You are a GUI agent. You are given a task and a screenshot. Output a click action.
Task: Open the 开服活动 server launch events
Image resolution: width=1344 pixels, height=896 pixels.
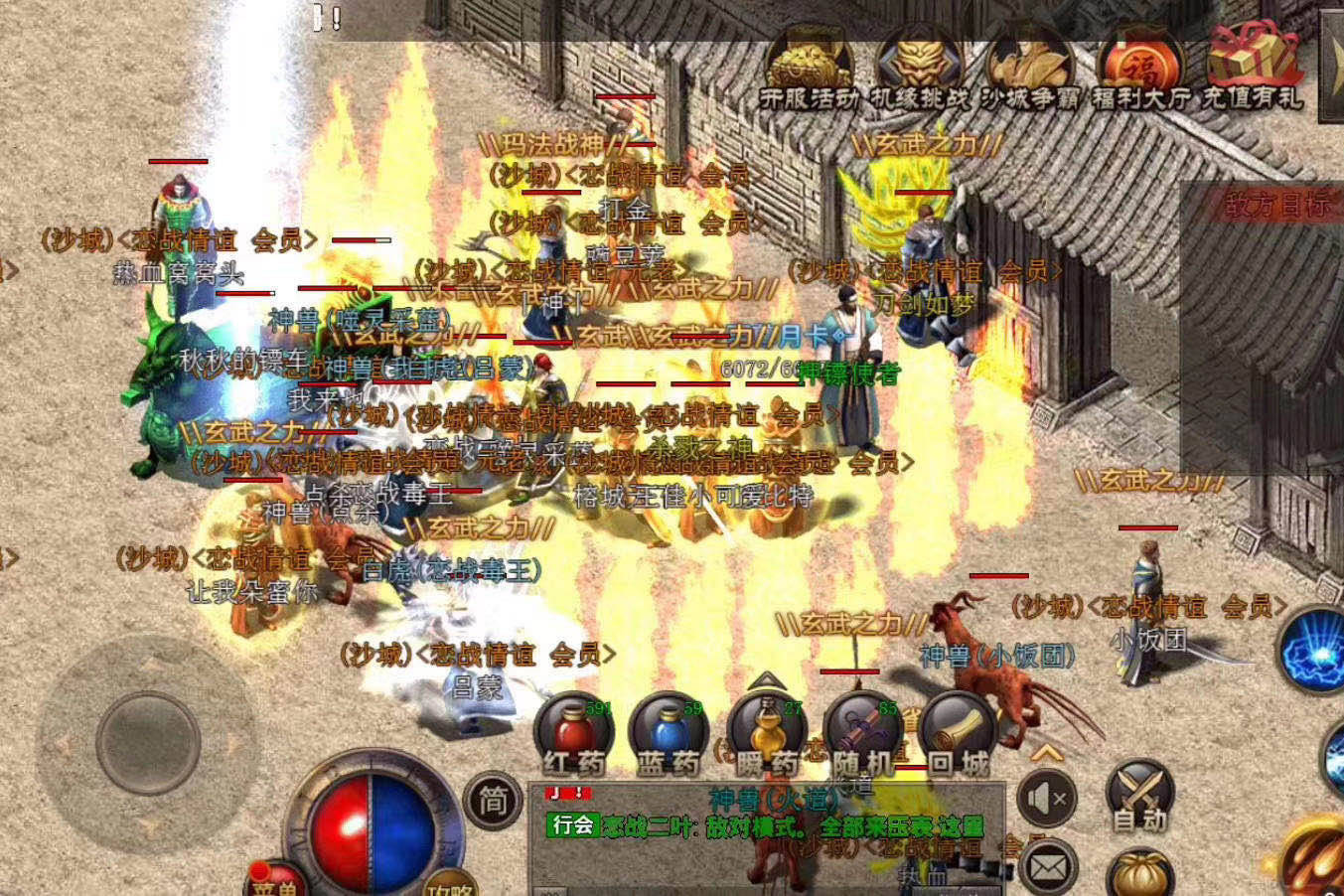pyautogui.click(x=810, y=70)
